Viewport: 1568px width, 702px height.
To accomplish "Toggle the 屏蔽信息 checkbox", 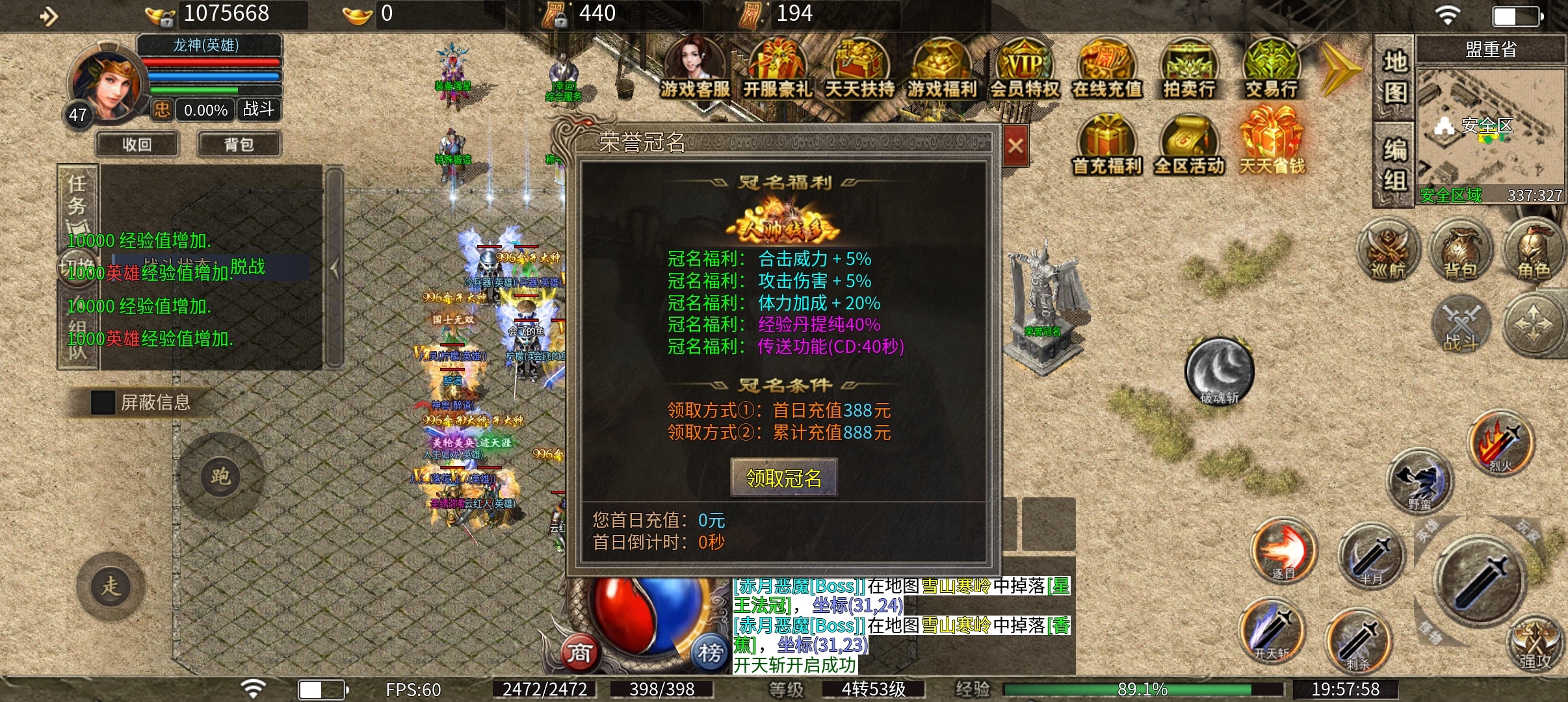I will (103, 402).
